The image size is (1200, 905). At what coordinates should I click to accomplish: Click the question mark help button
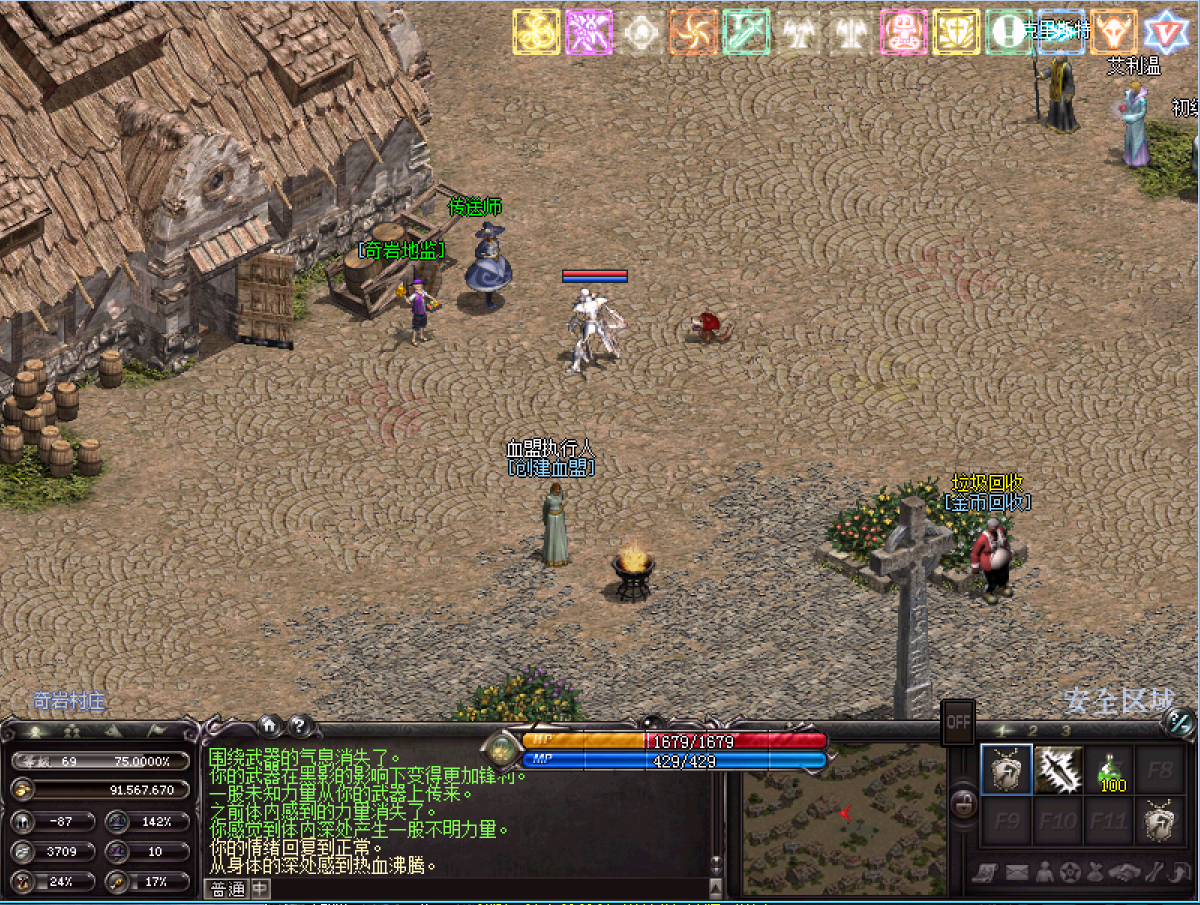(x=299, y=726)
